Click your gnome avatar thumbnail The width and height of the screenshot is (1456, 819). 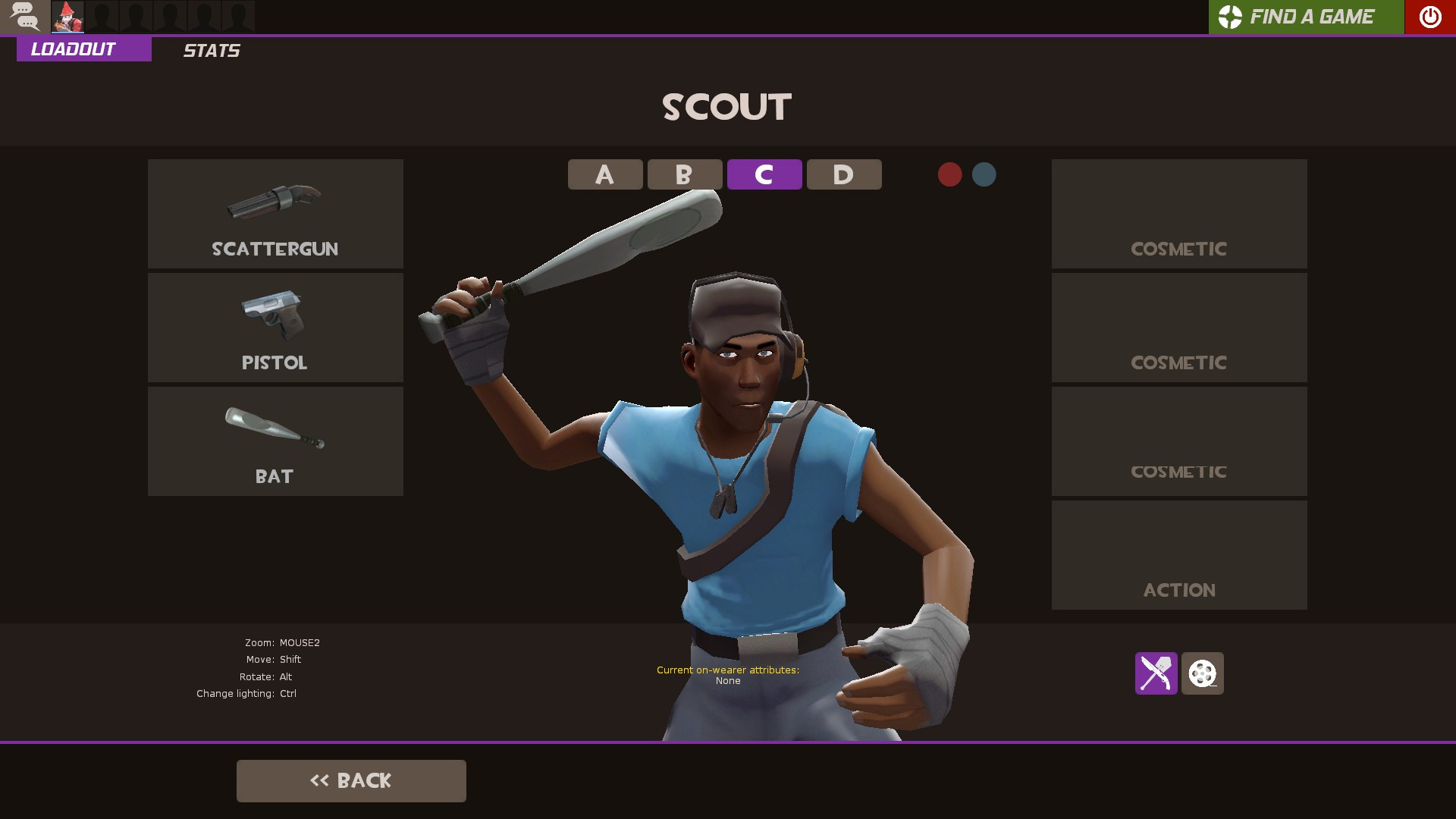click(x=67, y=16)
